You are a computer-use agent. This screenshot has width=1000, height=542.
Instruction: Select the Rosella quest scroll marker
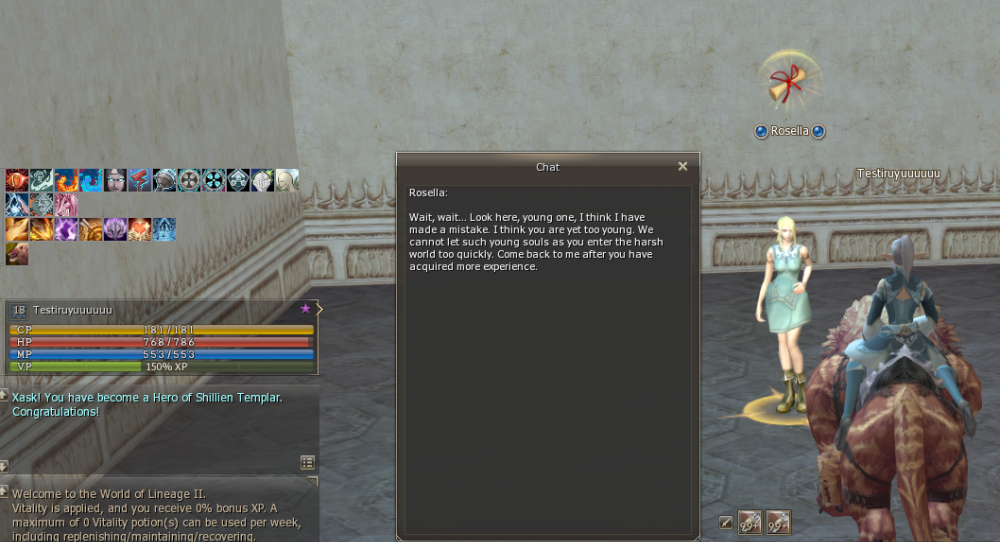click(x=788, y=84)
